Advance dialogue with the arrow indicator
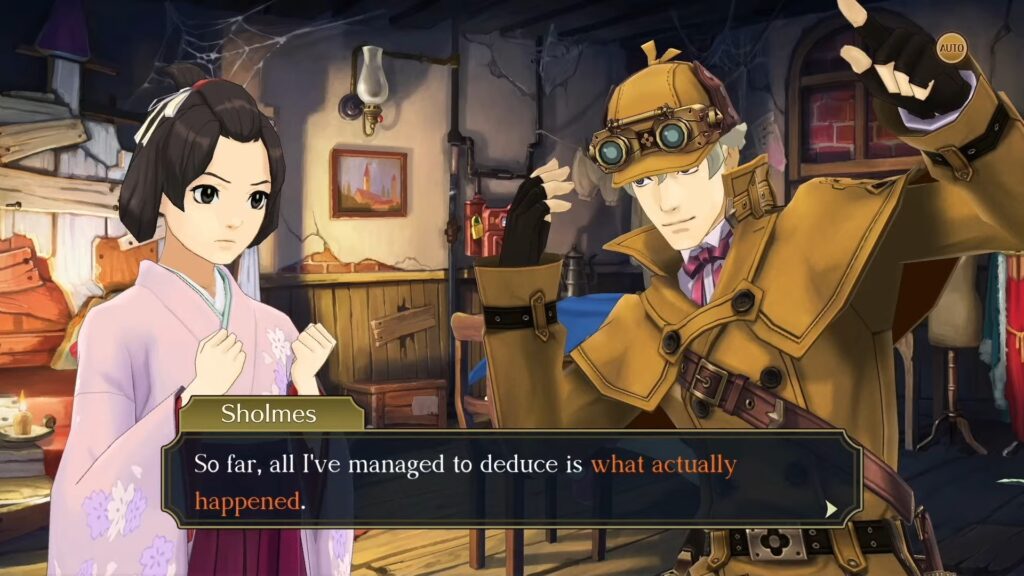Screen dimensions: 1024x576 tap(830, 509)
